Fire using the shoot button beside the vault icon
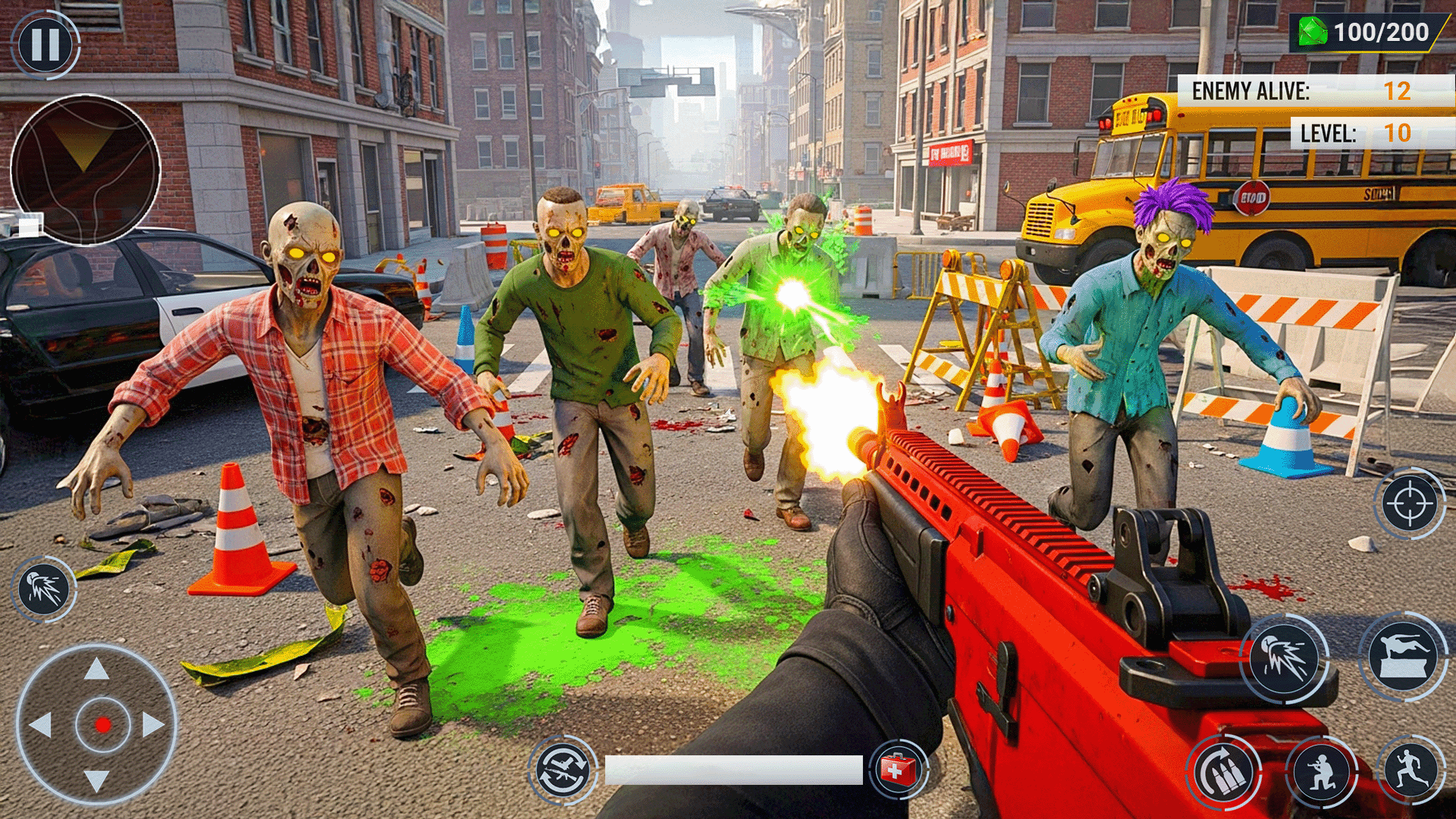 point(1285,657)
